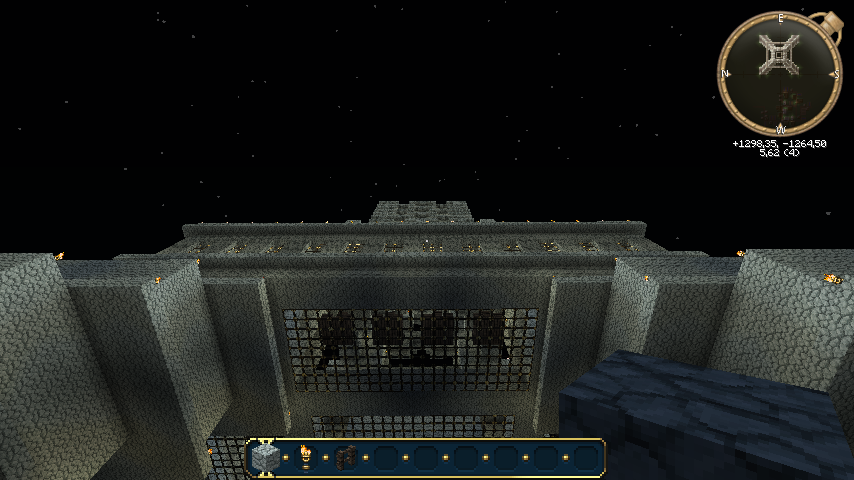Click the compass minimap
Image resolution: width=854 pixels, height=480 pixels.
pos(780,73)
